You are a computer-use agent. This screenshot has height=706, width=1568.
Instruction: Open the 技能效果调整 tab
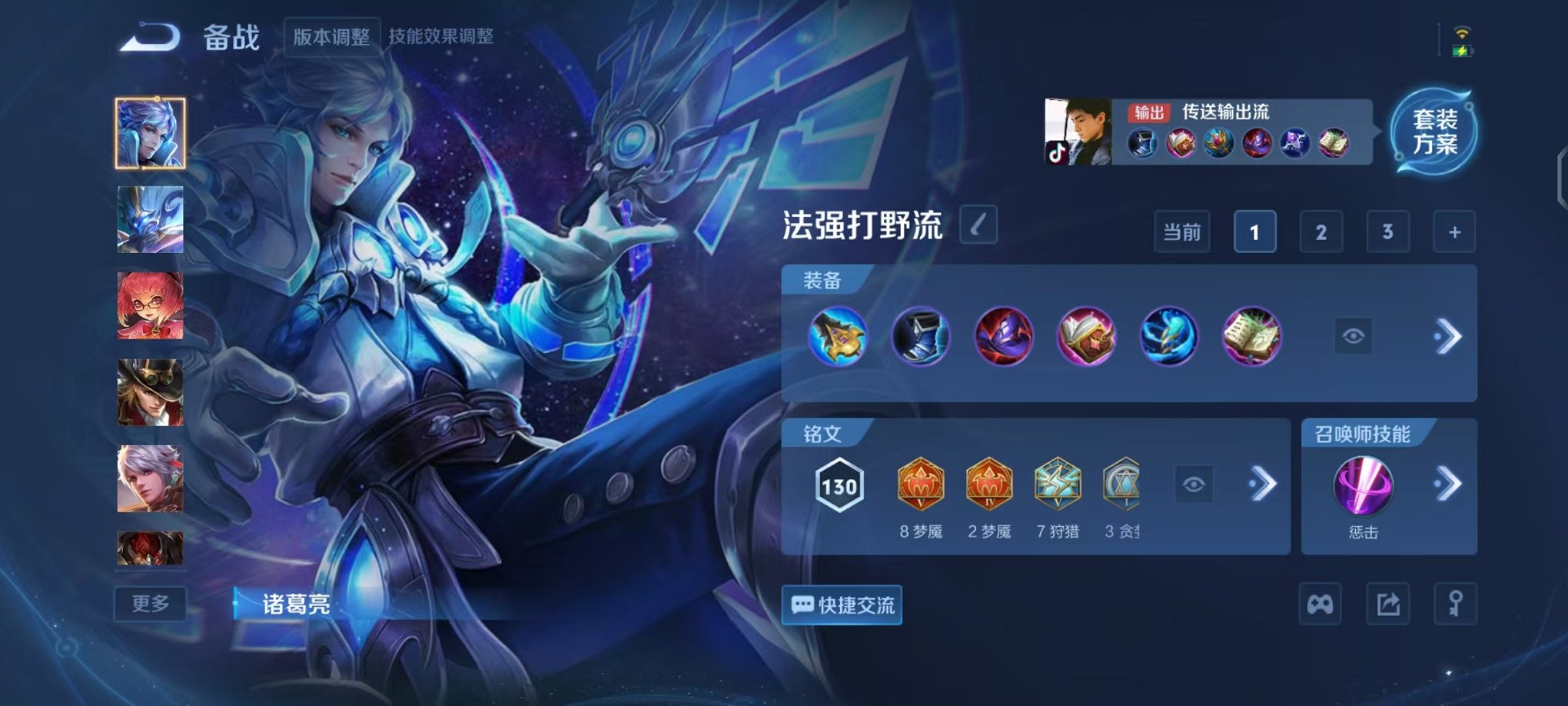click(x=442, y=35)
